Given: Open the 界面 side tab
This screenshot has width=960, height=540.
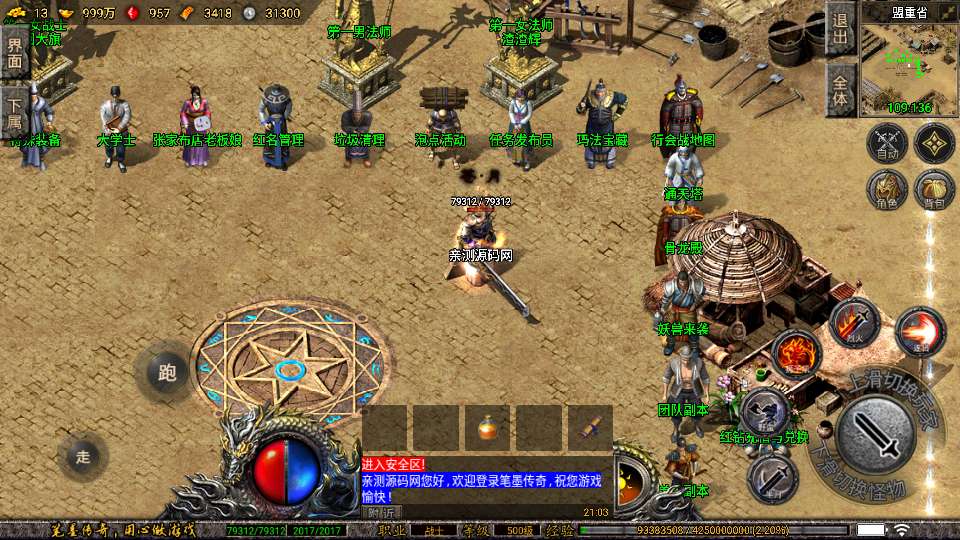Looking at the screenshot, I should (14, 50).
